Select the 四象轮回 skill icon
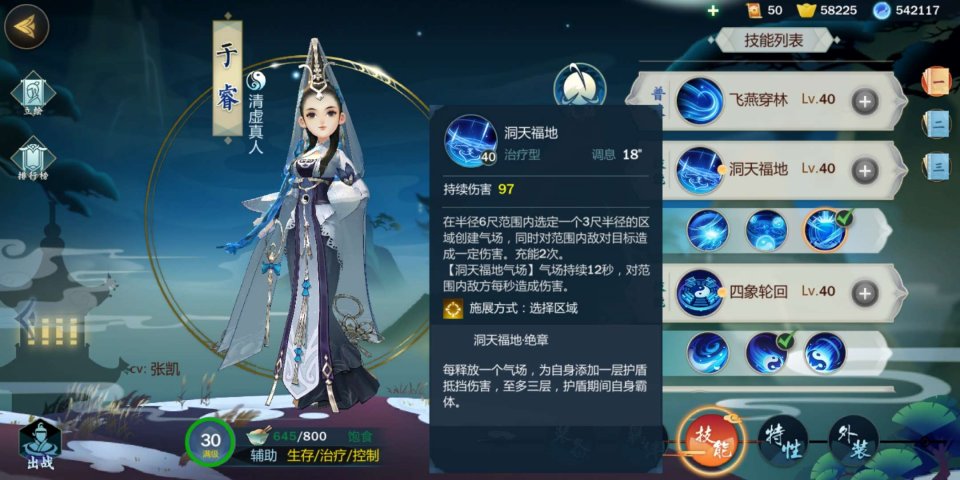 pos(700,292)
